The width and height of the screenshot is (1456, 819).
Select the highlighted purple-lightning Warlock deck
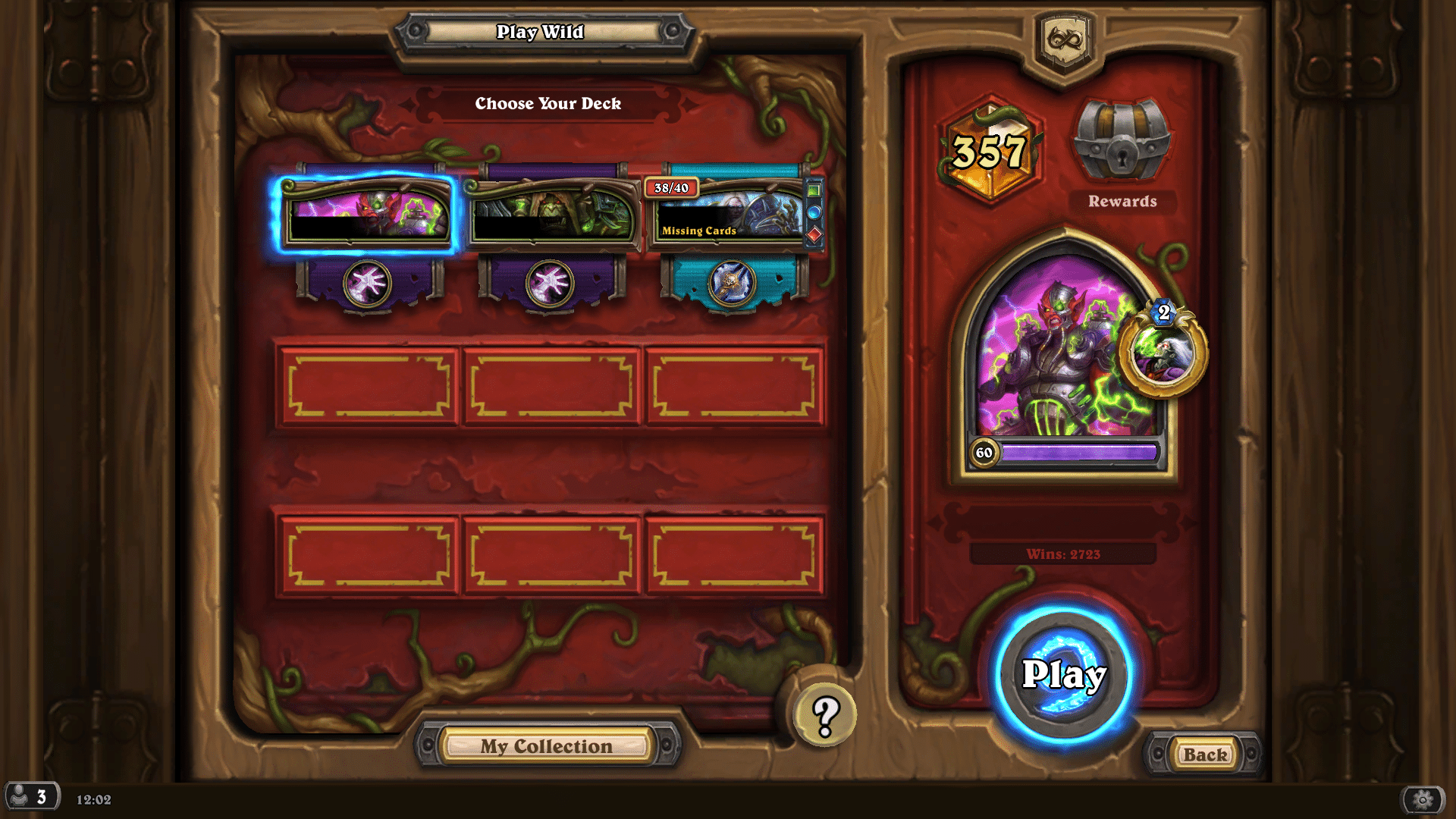(366, 213)
